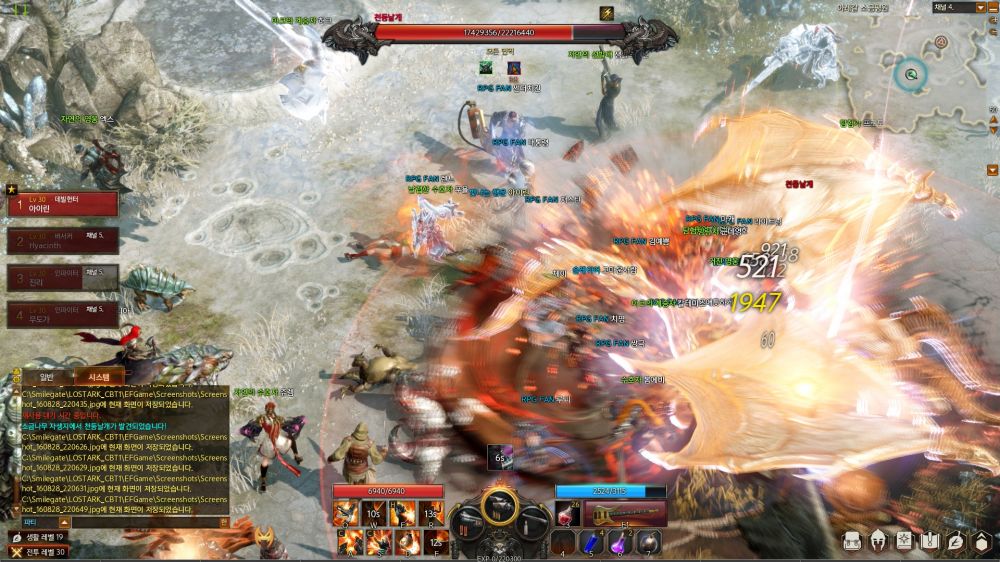Click the chat input field
Viewport: 1000px width, 562px height.
145,522
